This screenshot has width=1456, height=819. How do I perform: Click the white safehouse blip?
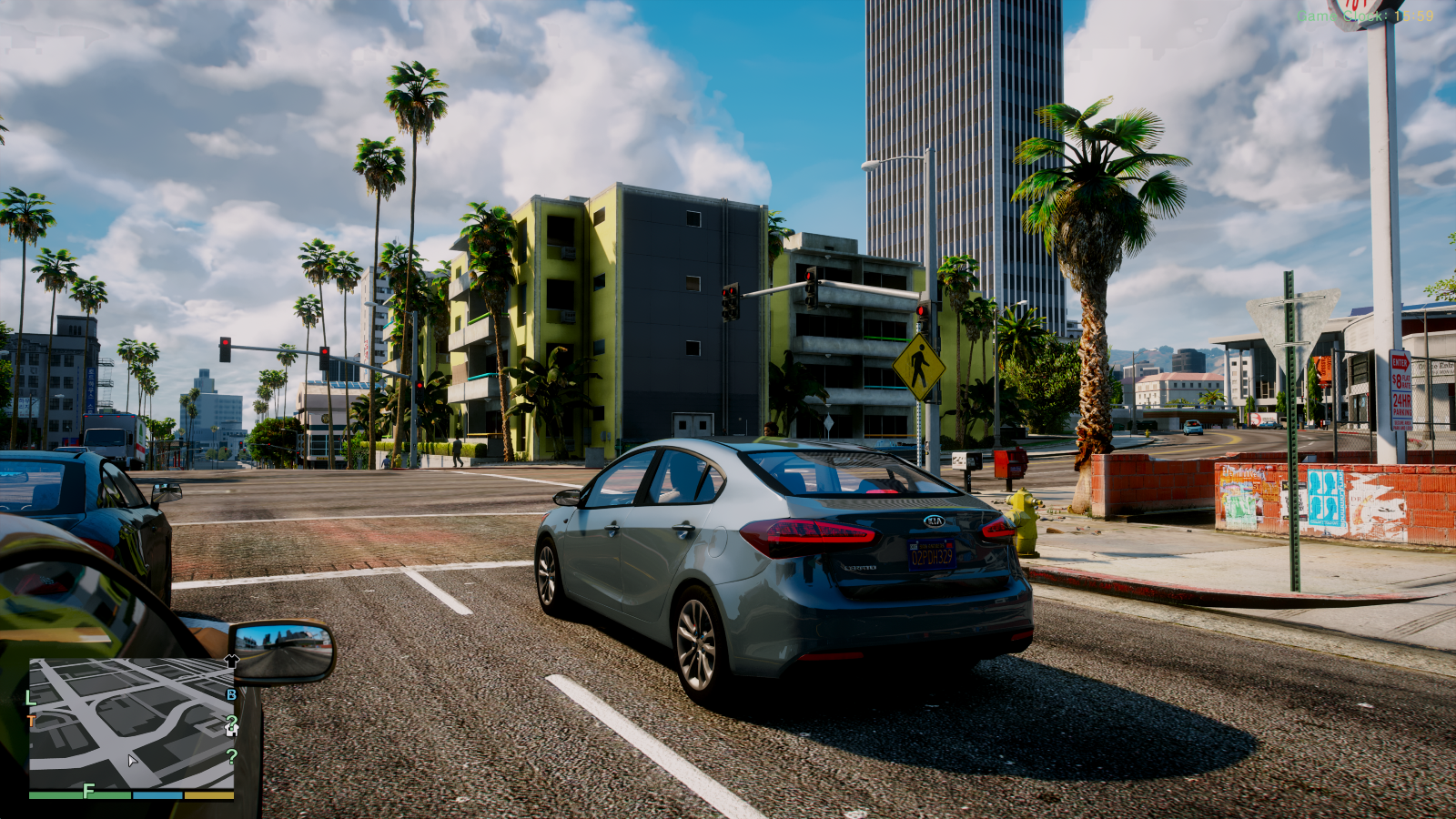pos(231,726)
